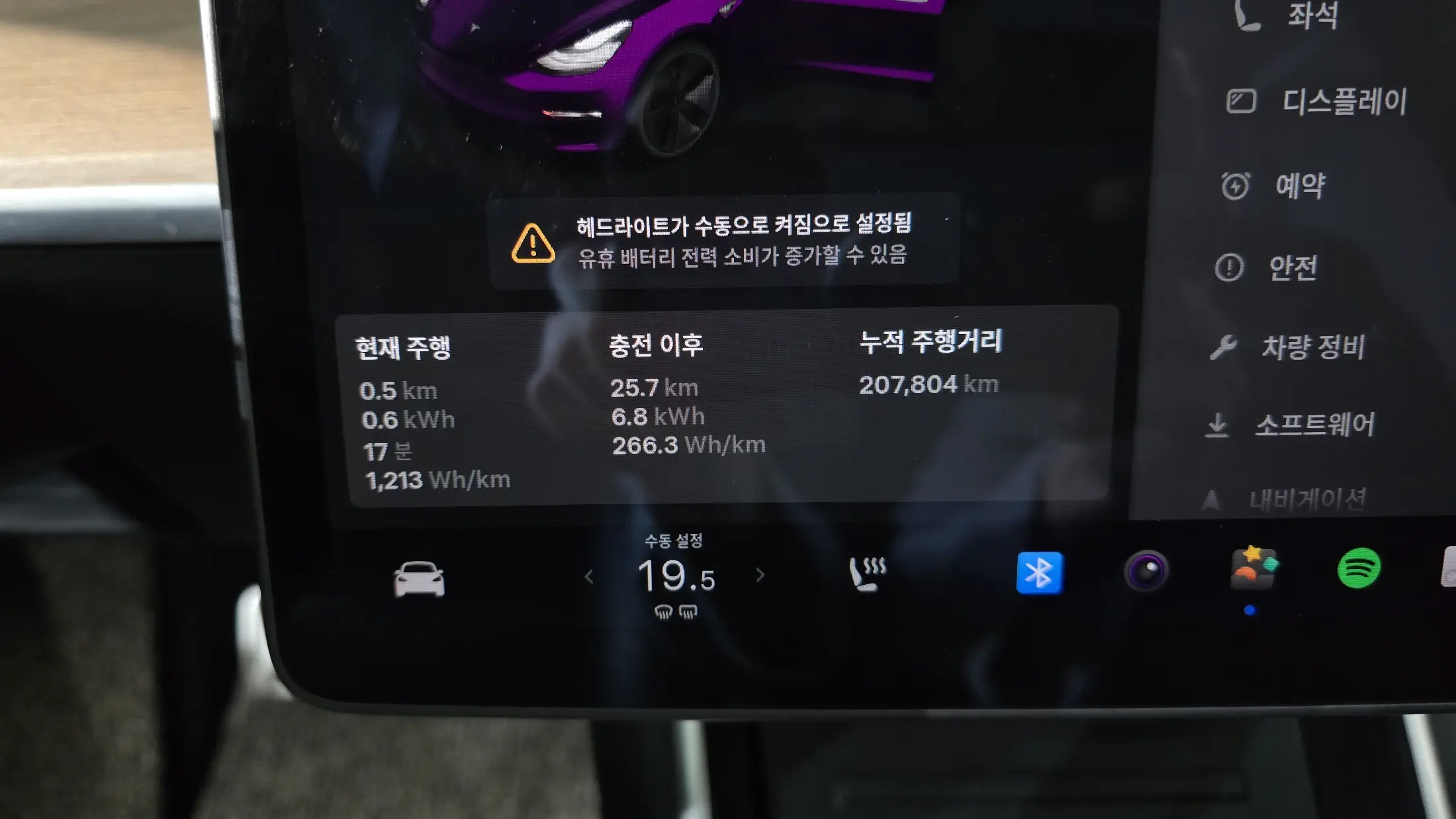The image size is (1456, 819).
Task: Tap the headlight warning notification
Action: [723, 241]
